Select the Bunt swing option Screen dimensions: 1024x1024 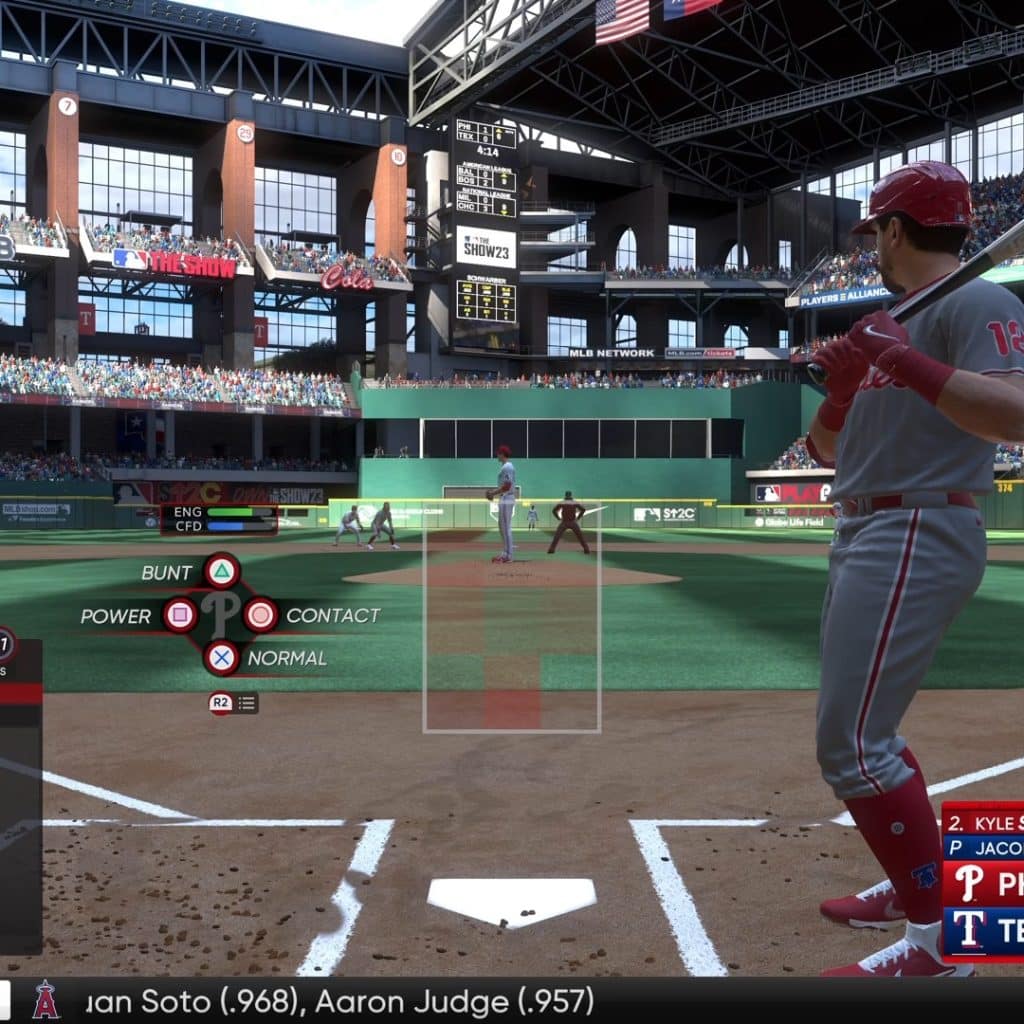[x=221, y=572]
